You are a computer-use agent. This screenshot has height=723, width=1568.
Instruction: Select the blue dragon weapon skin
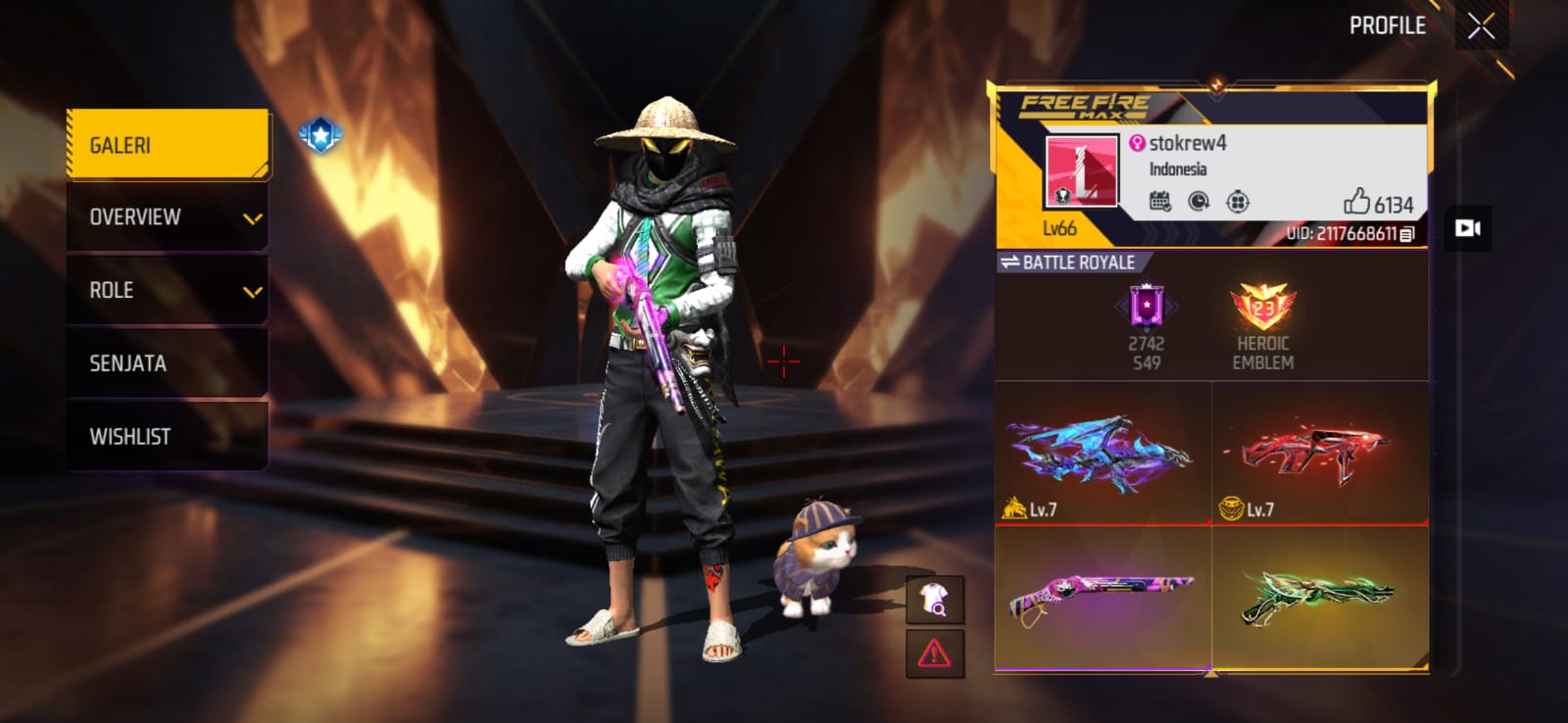coord(1103,453)
